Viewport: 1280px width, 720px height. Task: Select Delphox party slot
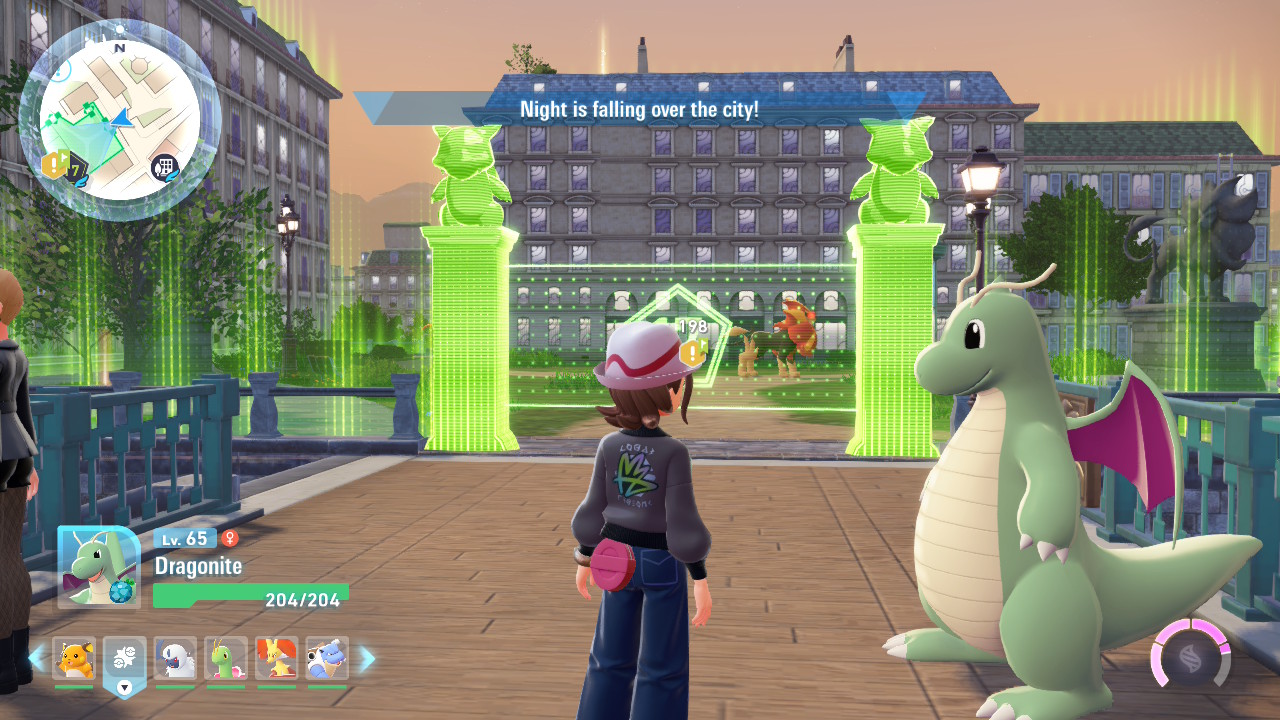(x=277, y=659)
